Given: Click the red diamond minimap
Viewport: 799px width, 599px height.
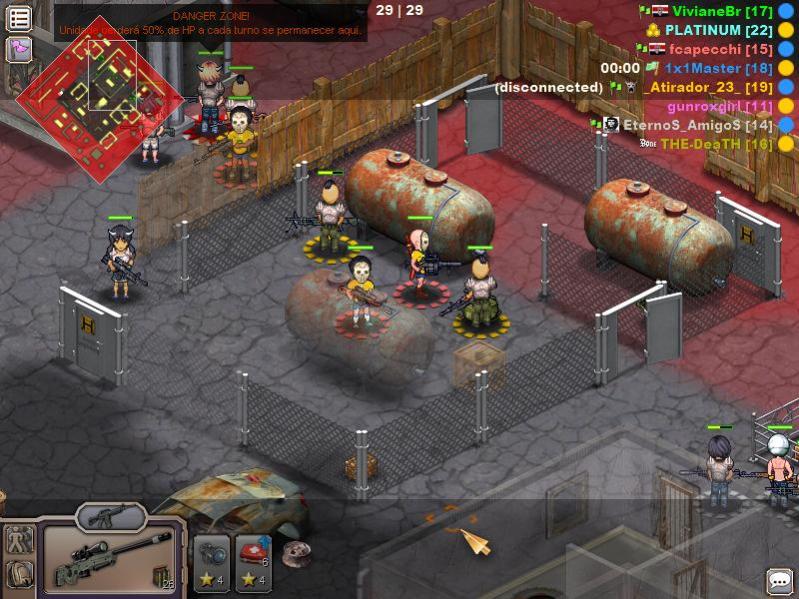Looking at the screenshot, I should [x=100, y=95].
